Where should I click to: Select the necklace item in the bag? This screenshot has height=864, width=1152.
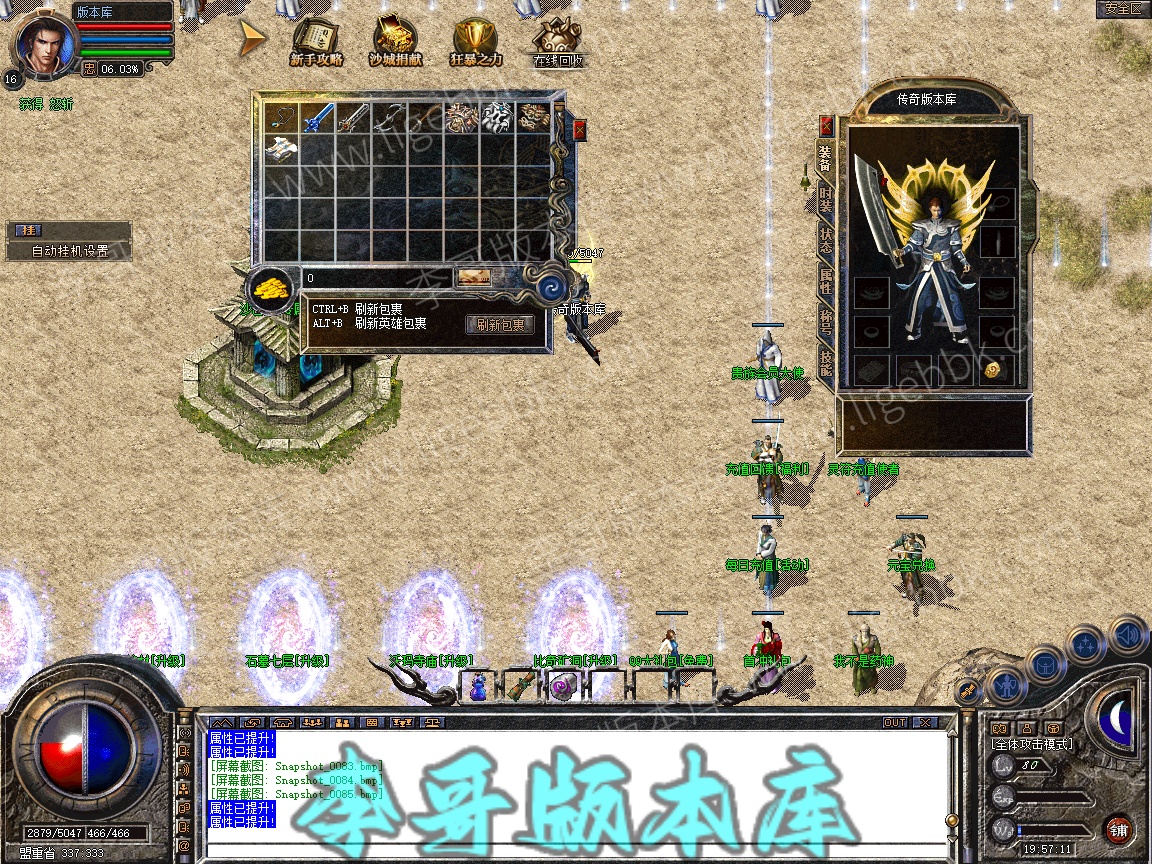[281, 117]
